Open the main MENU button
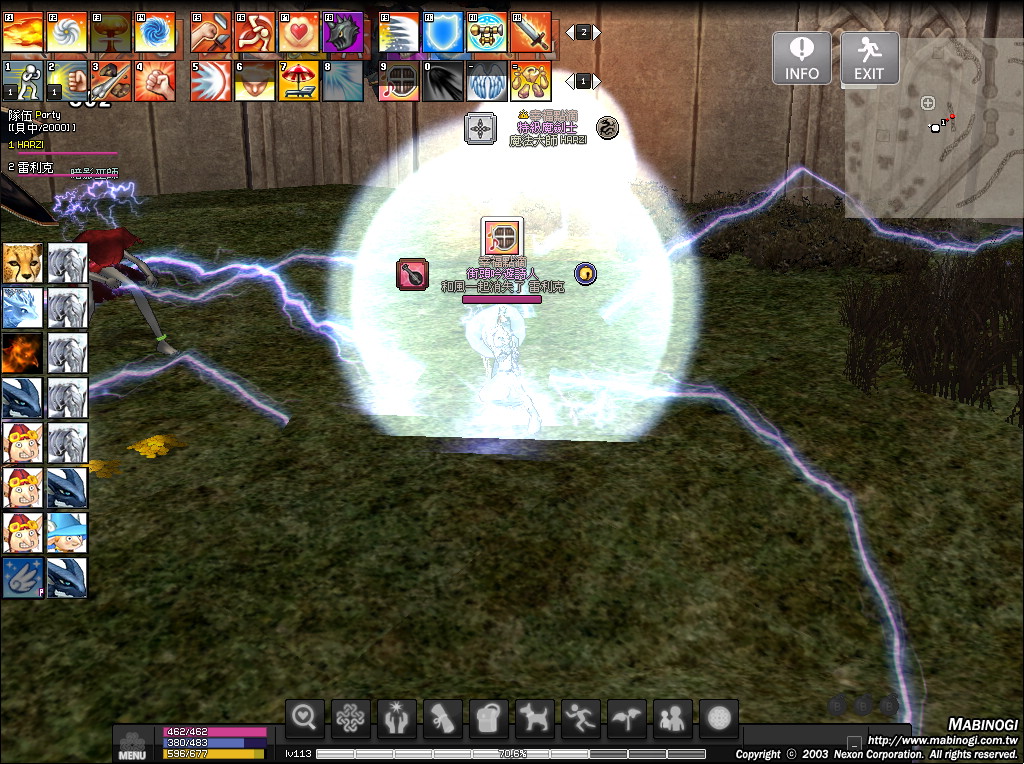Viewport: 1024px width, 764px height. tap(132, 745)
